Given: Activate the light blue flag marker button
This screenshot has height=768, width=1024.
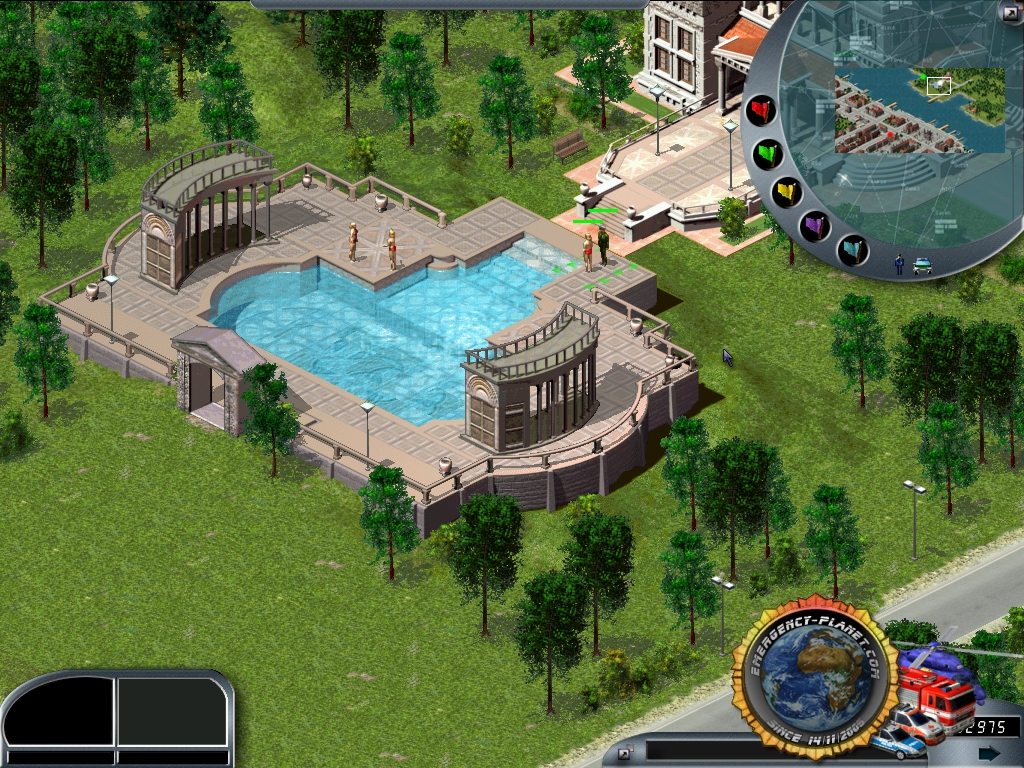Looking at the screenshot, I should click(852, 247).
